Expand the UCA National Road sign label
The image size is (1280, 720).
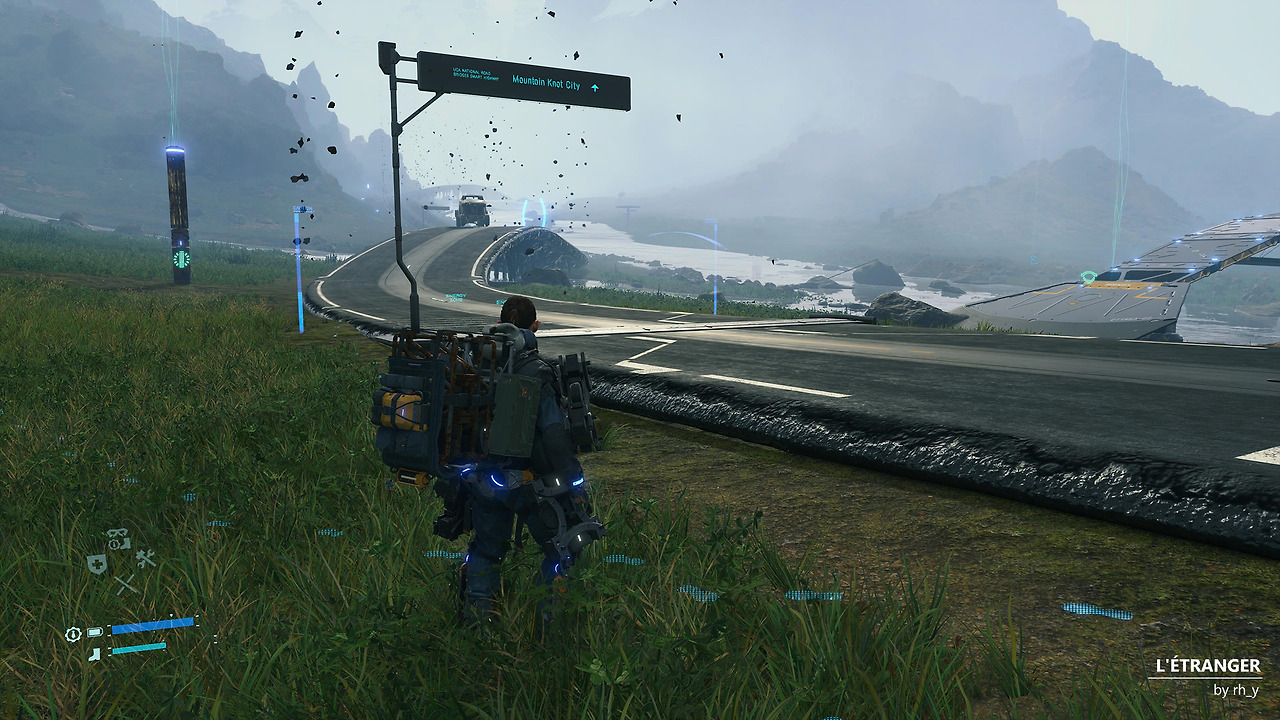click(x=478, y=75)
